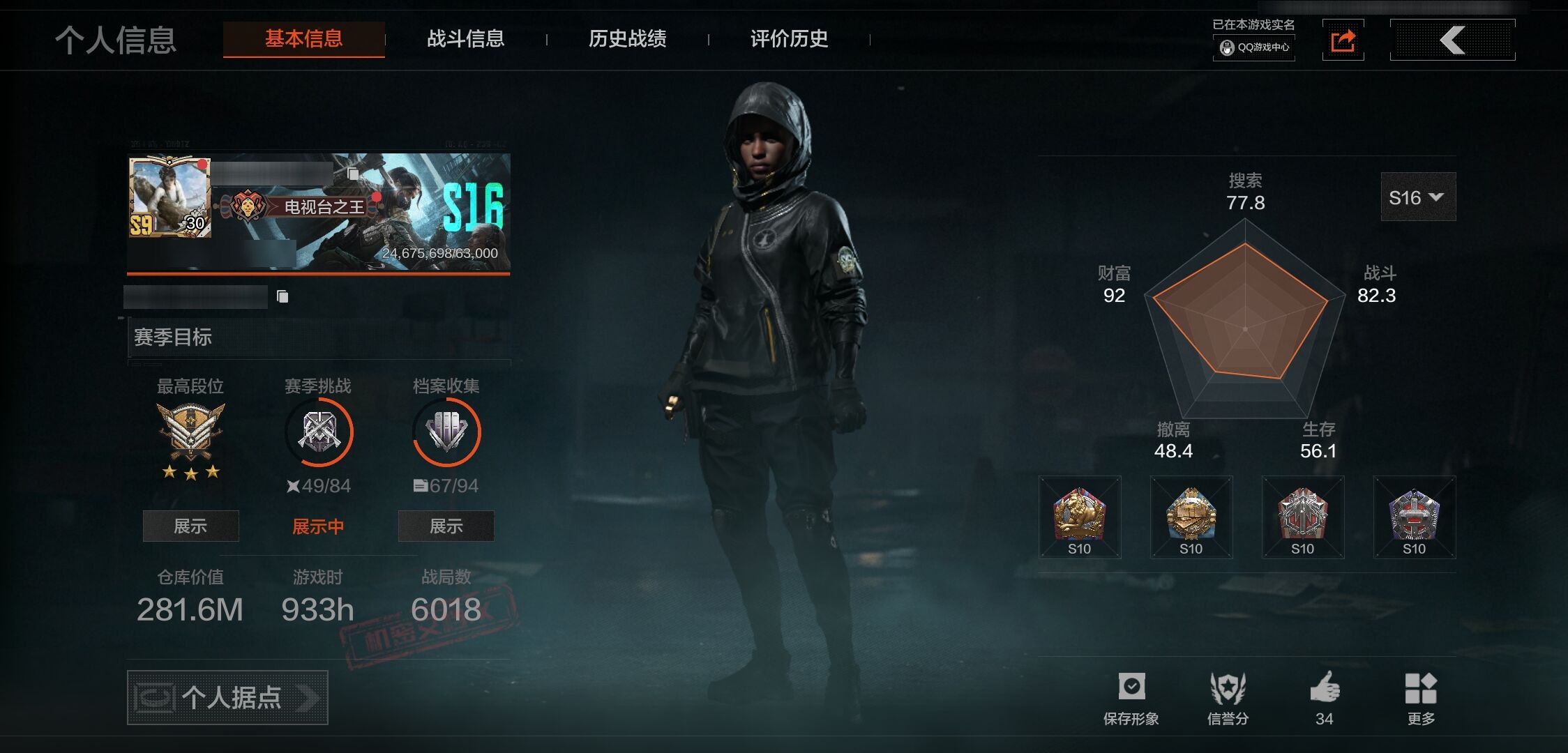Toggle the 展示中 label for 赛季挑战
Image resolution: width=1568 pixels, height=753 pixels.
coord(318,526)
